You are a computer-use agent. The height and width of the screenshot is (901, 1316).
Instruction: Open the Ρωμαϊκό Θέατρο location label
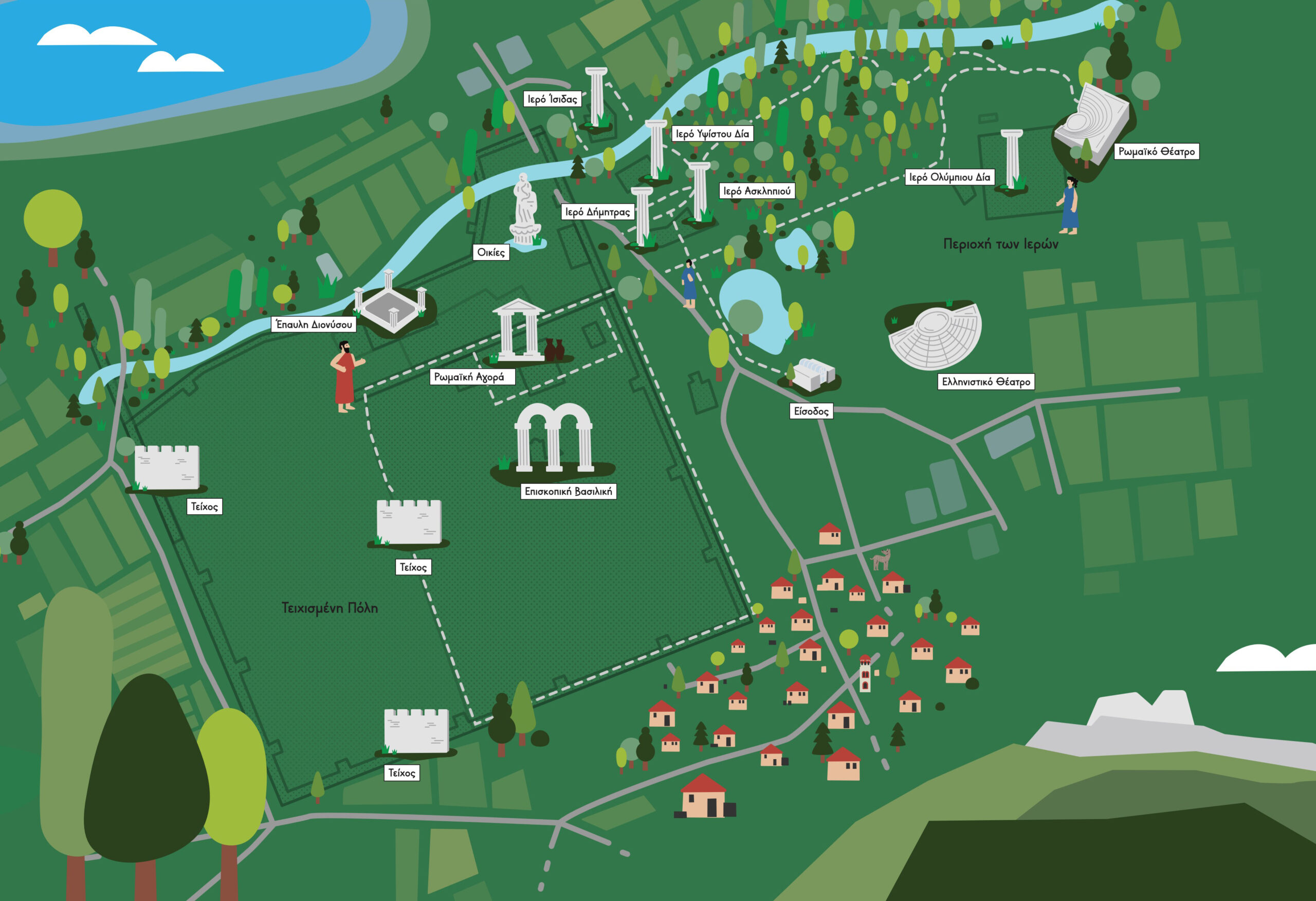pos(1156,151)
